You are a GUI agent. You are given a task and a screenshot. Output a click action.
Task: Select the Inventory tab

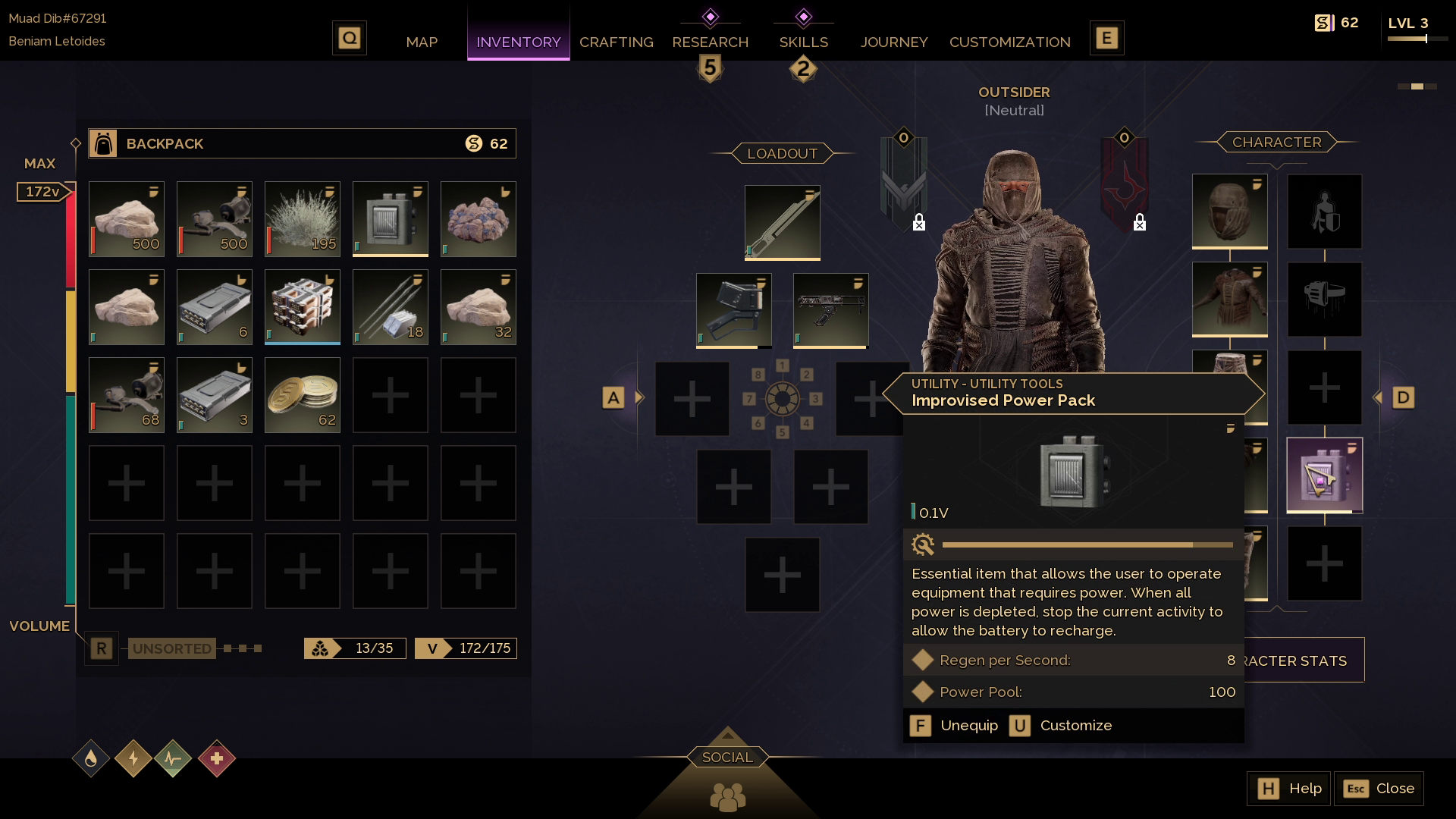point(519,42)
